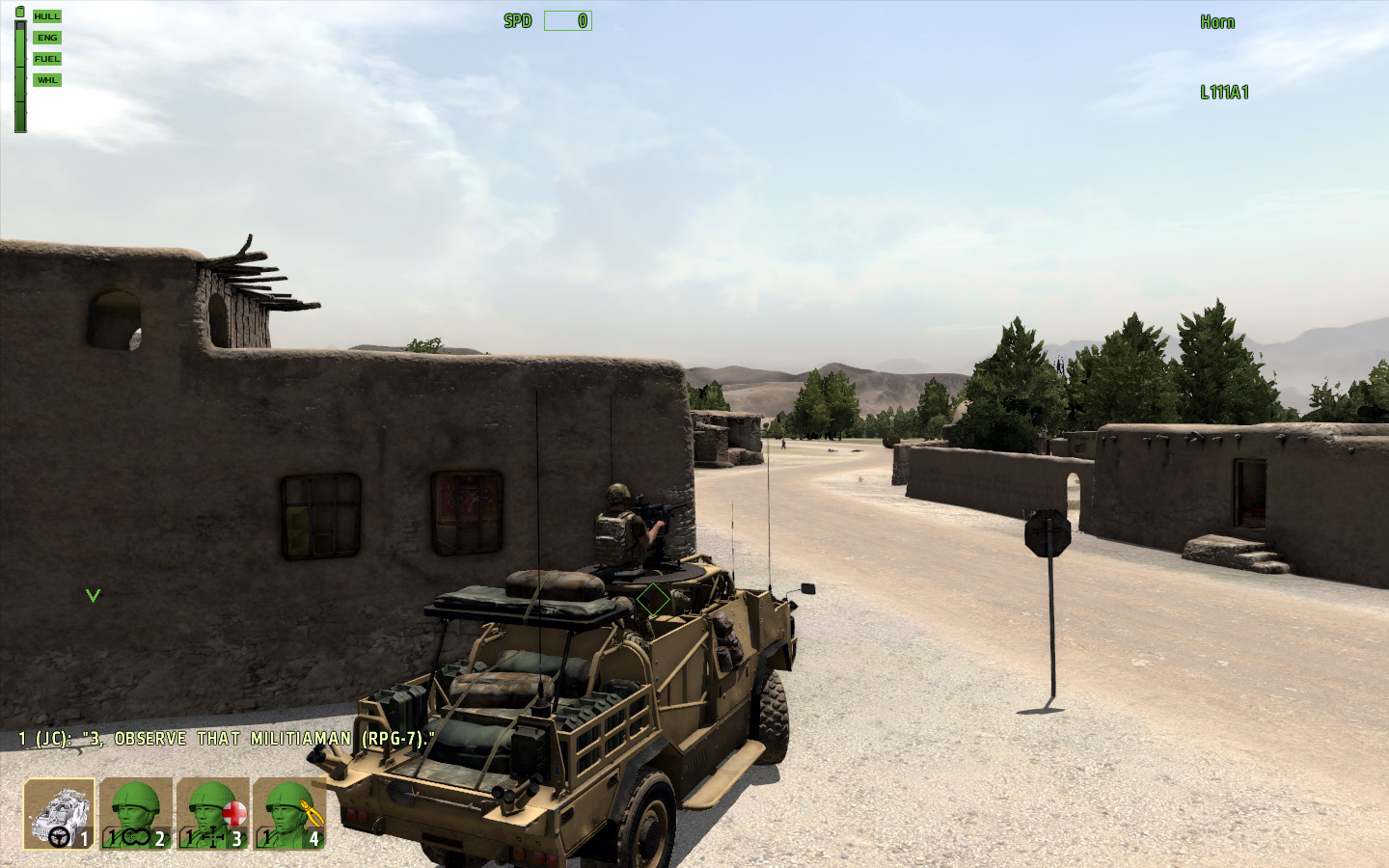Viewport: 1389px width, 868px height.
Task: Open the green V command indicator
Action: 93,595
